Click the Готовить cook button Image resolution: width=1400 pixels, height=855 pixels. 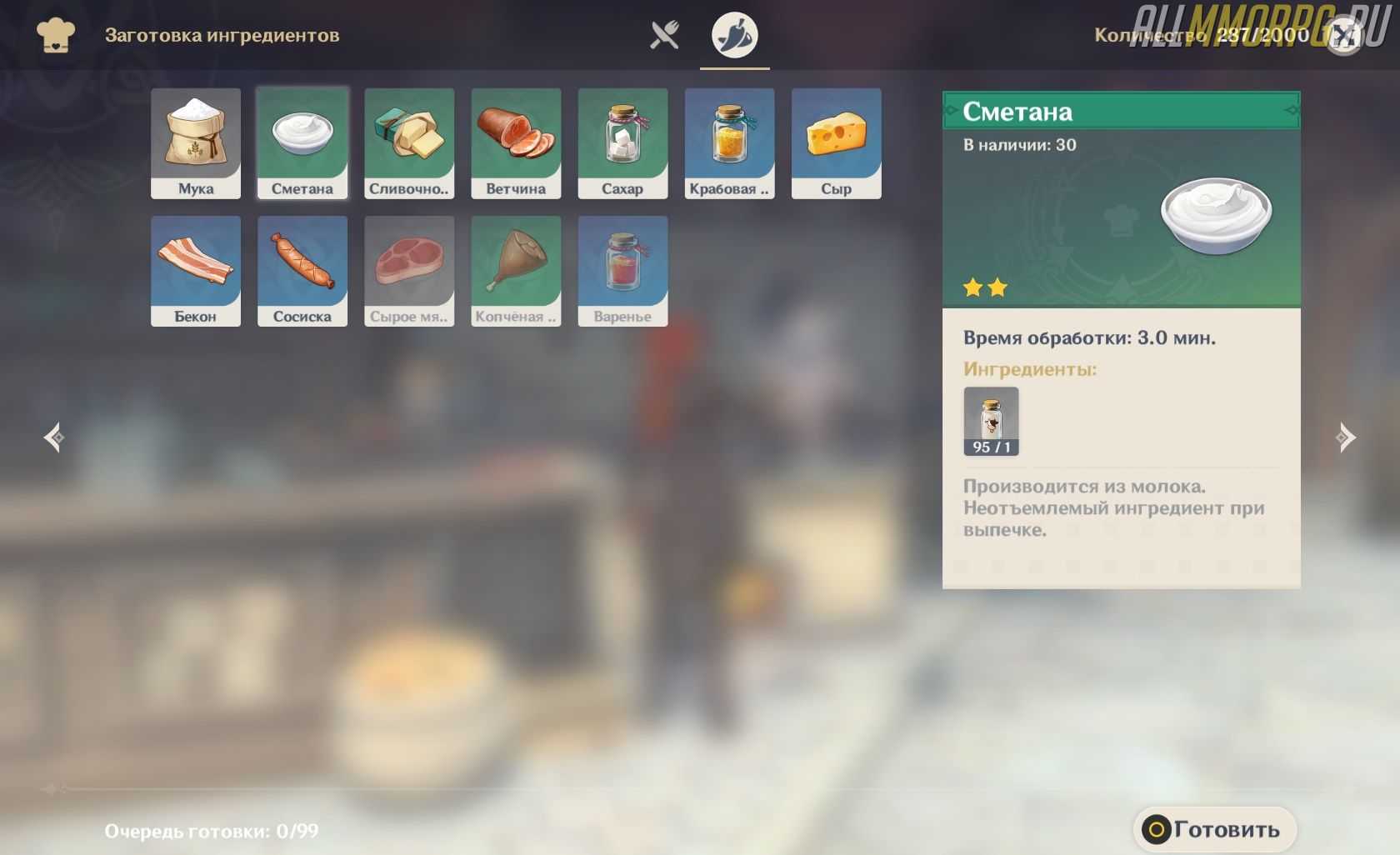(1214, 829)
